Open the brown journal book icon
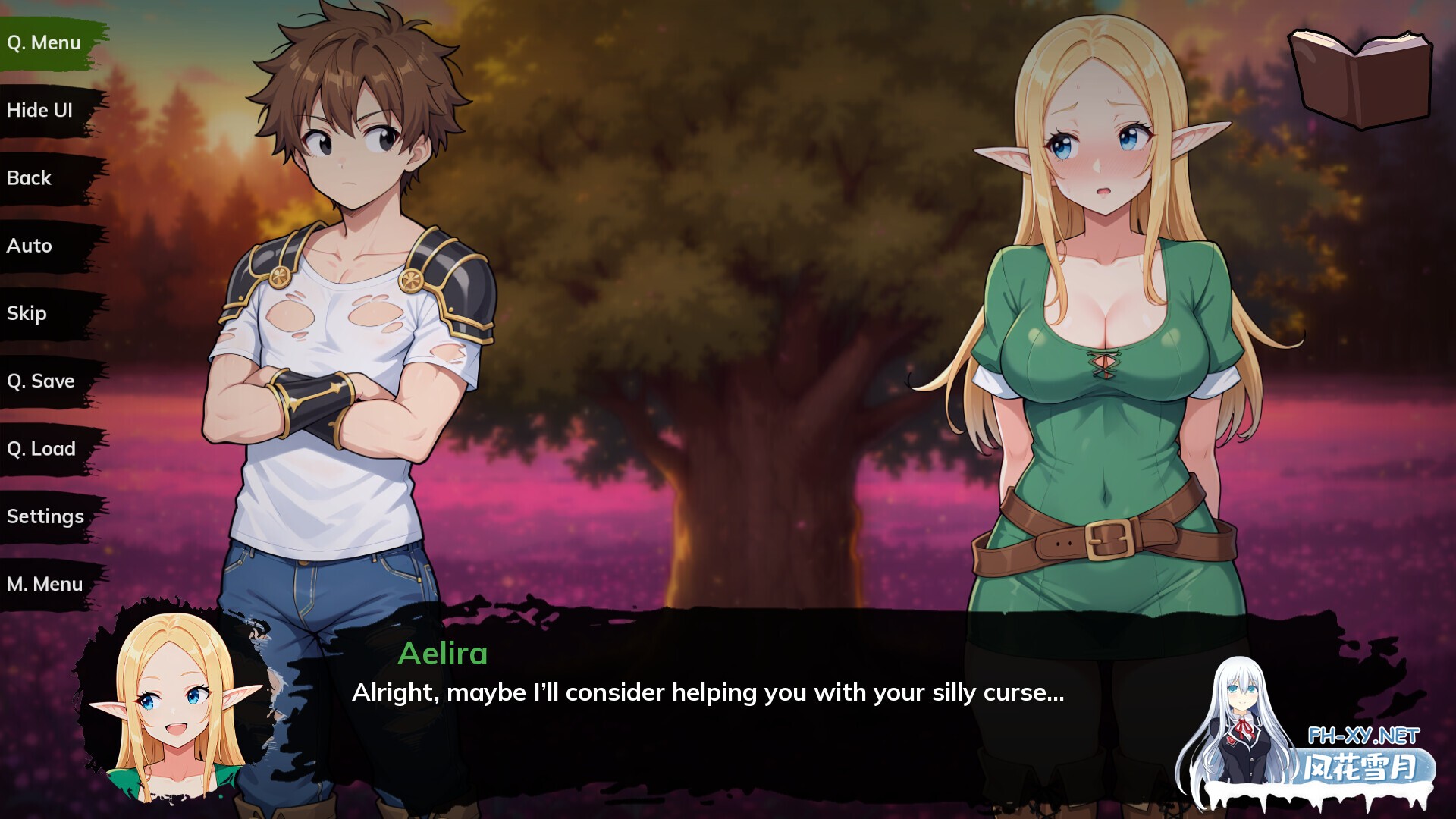Image resolution: width=1456 pixels, height=819 pixels. click(1361, 77)
